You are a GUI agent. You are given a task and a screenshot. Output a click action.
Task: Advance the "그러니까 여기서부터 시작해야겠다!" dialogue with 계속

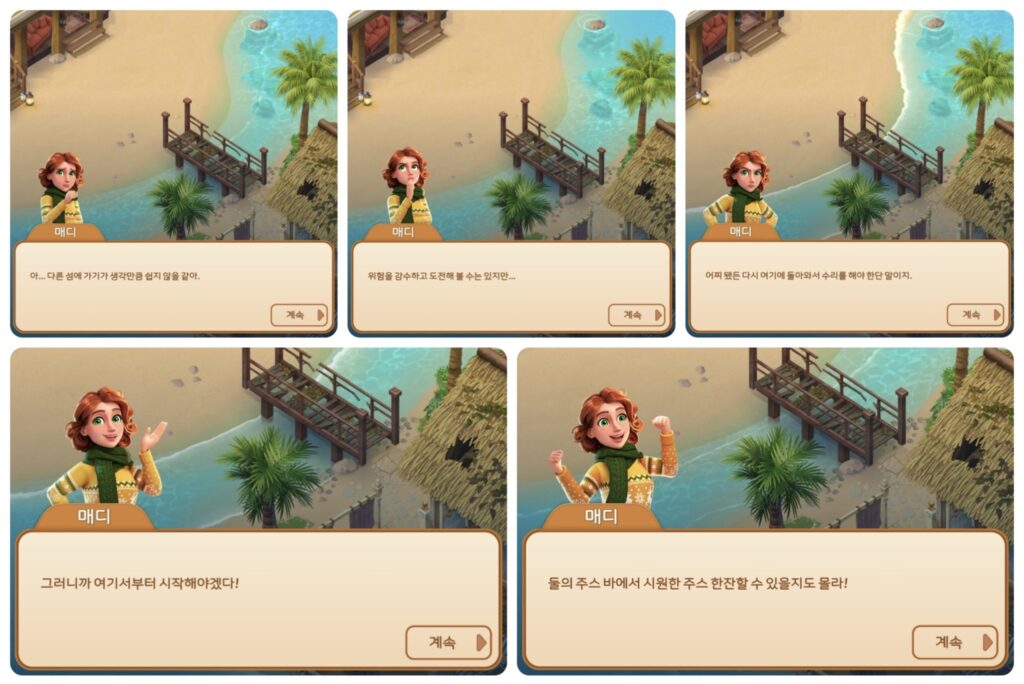pos(447,642)
